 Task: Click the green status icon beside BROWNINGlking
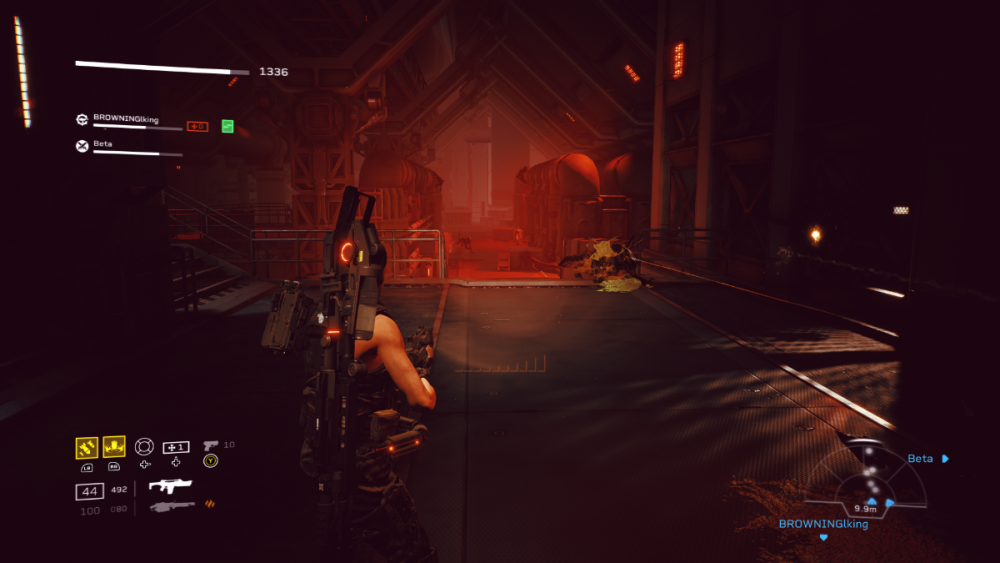coord(228,126)
